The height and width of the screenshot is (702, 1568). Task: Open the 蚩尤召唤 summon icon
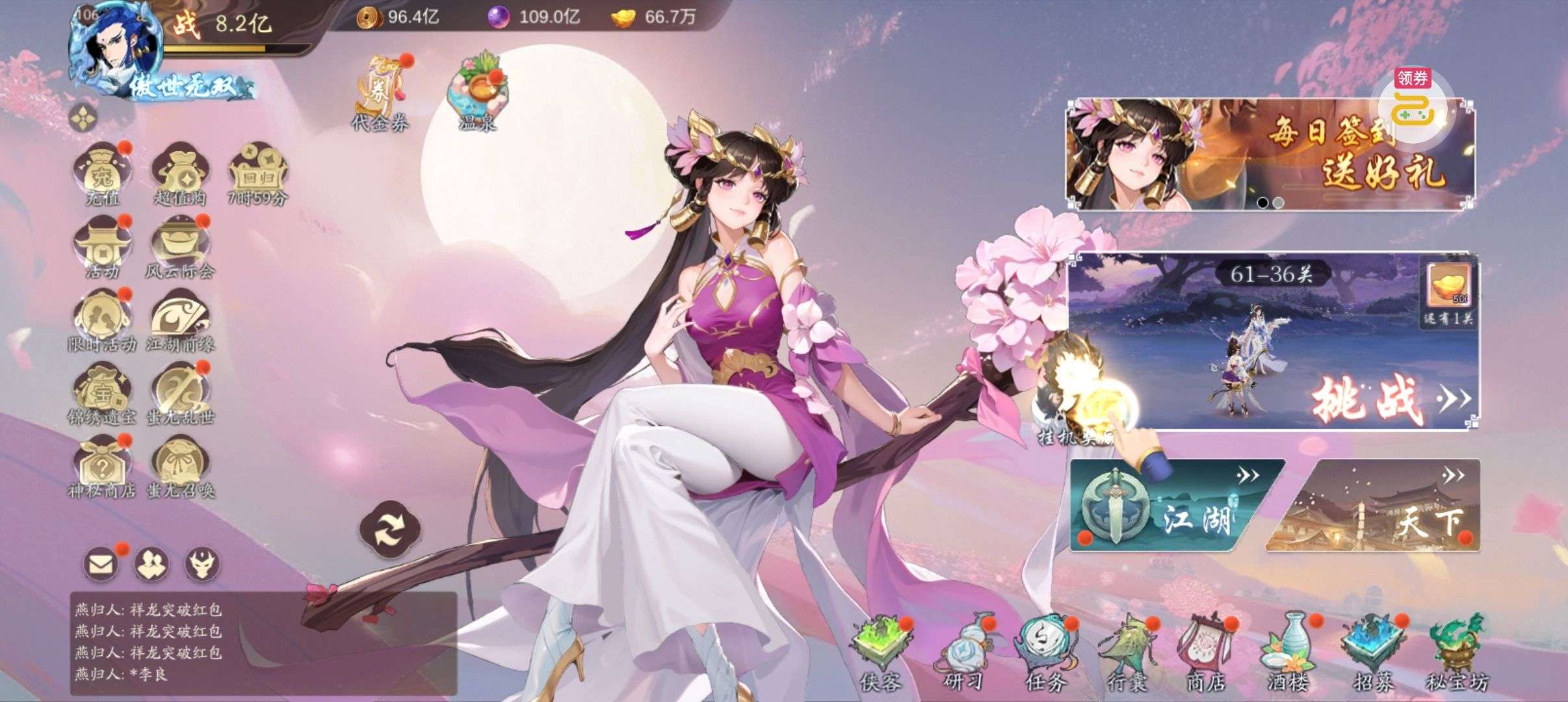pyautogui.click(x=180, y=465)
